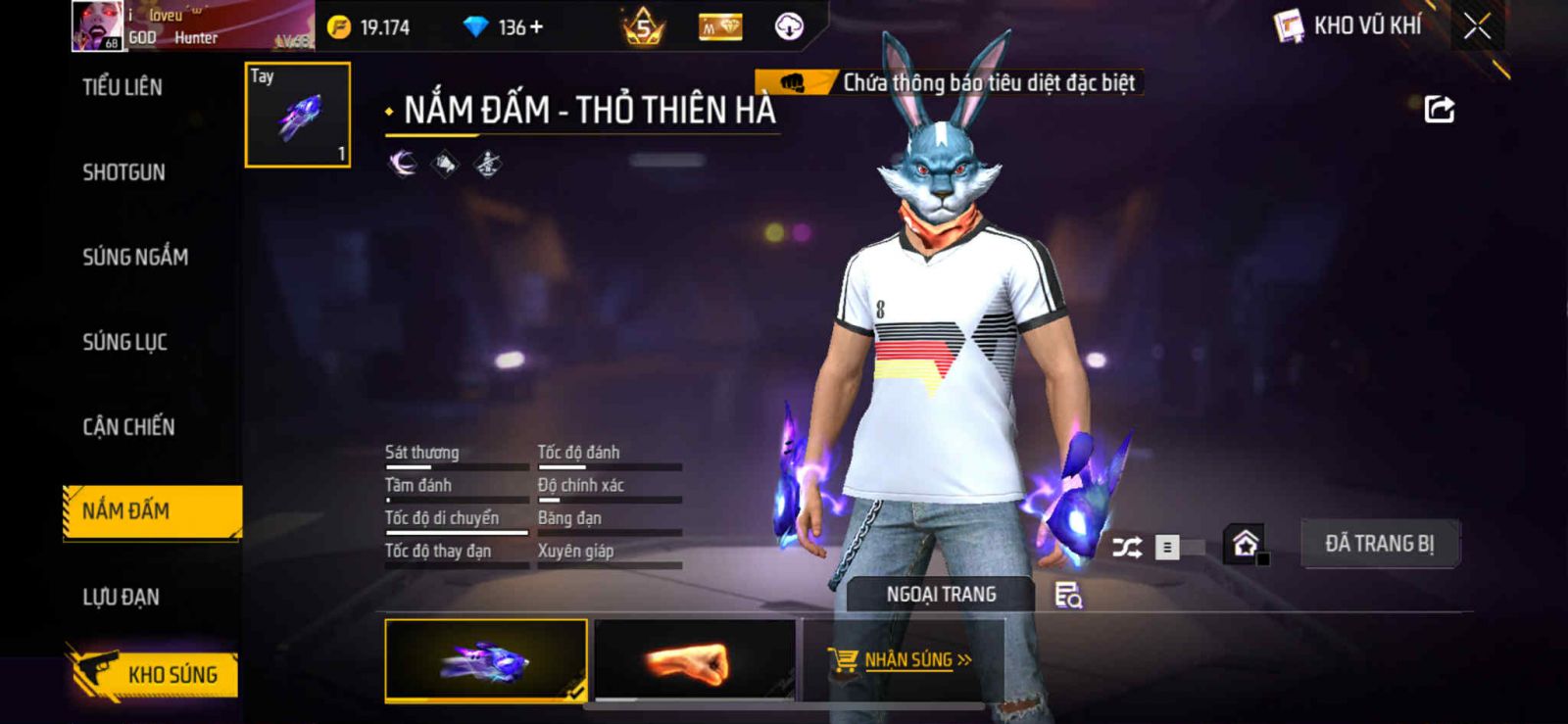Open the skin list search icon
Image resolution: width=1568 pixels, height=724 pixels.
(x=1067, y=595)
